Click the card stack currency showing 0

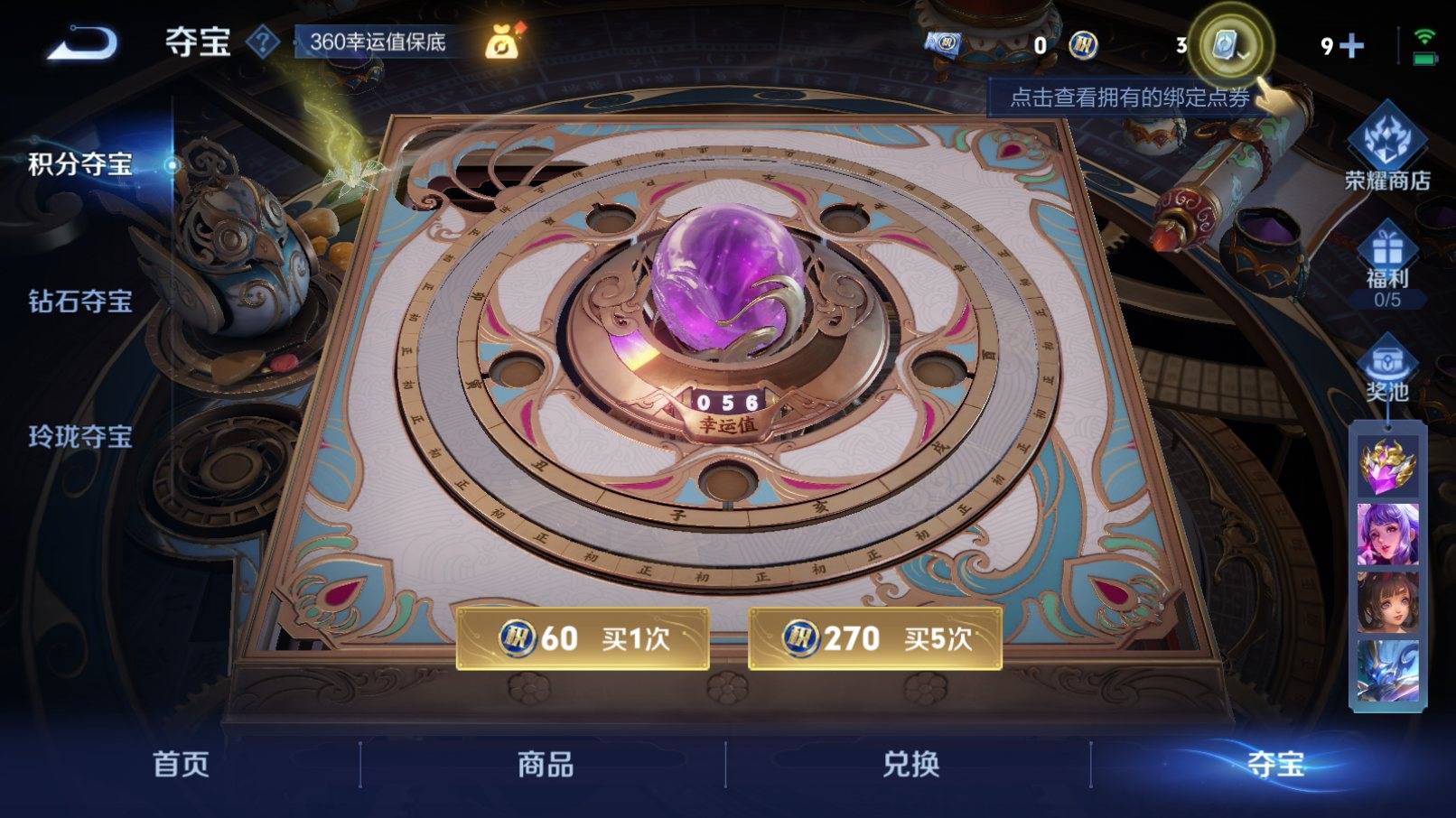pyautogui.click(x=946, y=40)
